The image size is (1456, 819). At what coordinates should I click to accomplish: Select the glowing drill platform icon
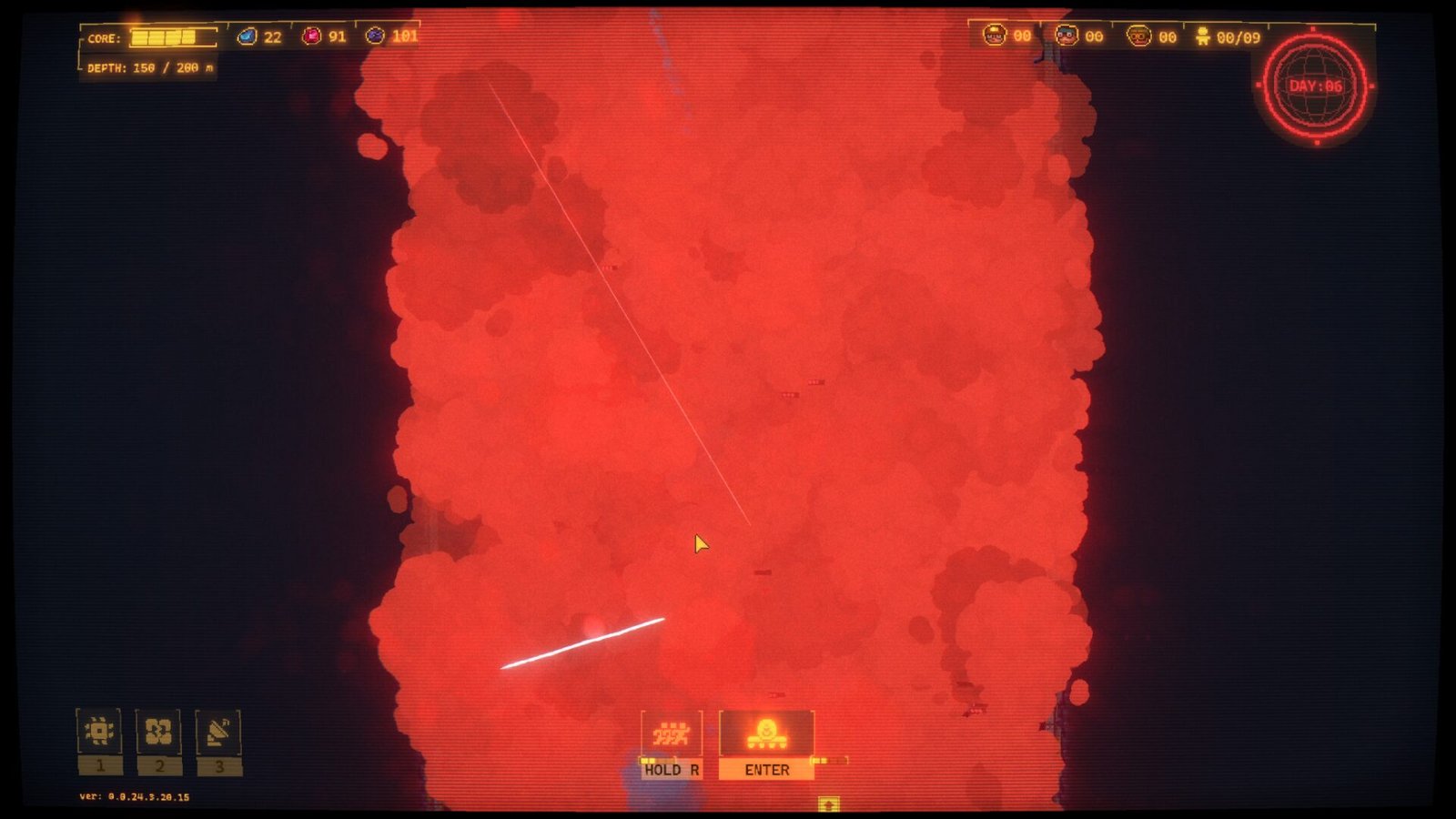766,733
